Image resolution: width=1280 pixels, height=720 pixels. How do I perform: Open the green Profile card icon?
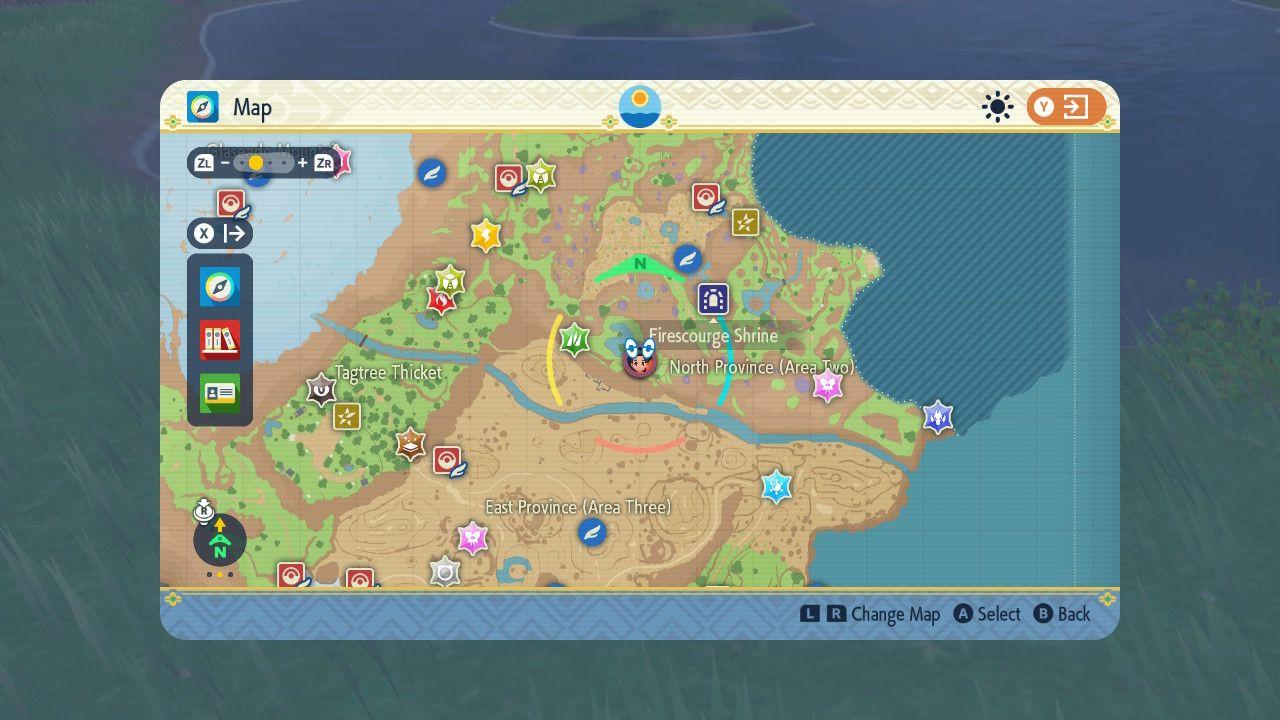219,391
